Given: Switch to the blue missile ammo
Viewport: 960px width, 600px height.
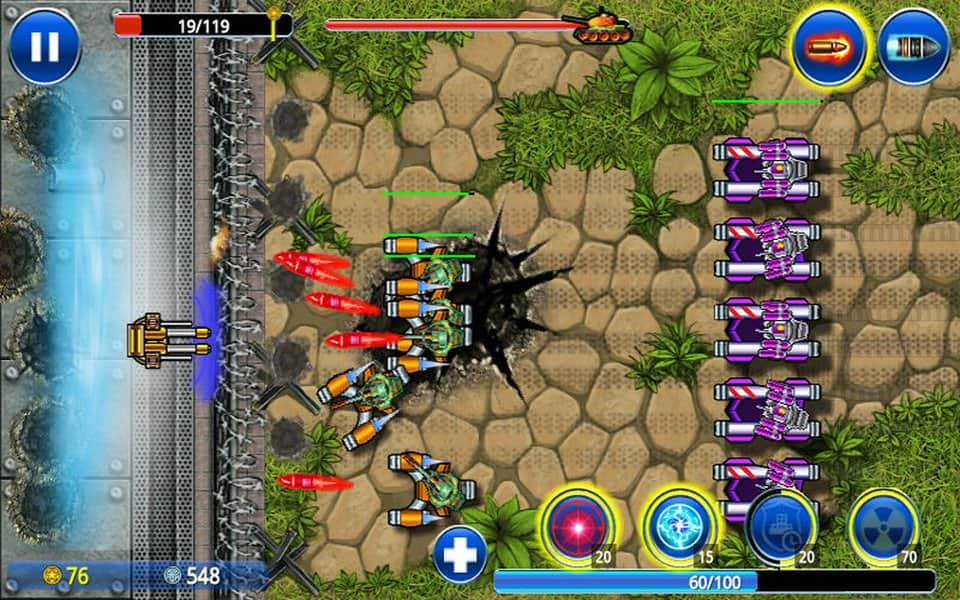Looking at the screenshot, I should (x=913, y=46).
